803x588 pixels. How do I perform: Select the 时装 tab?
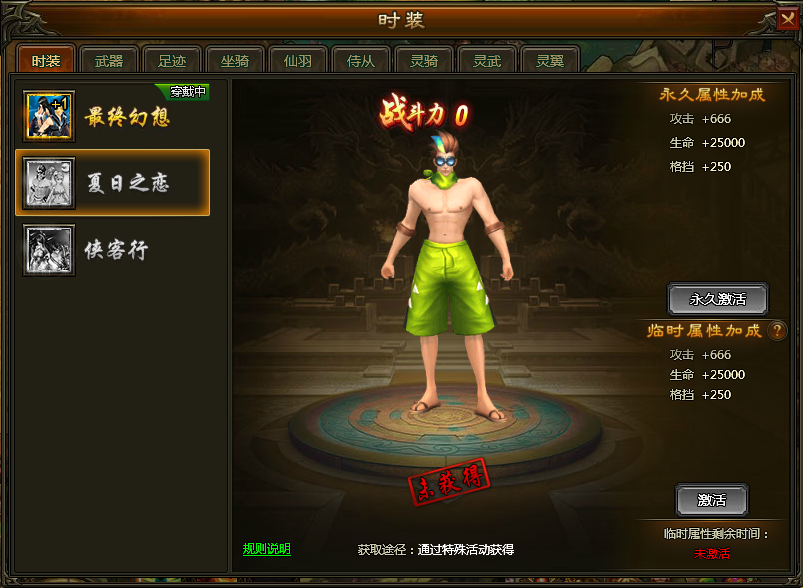click(46, 61)
